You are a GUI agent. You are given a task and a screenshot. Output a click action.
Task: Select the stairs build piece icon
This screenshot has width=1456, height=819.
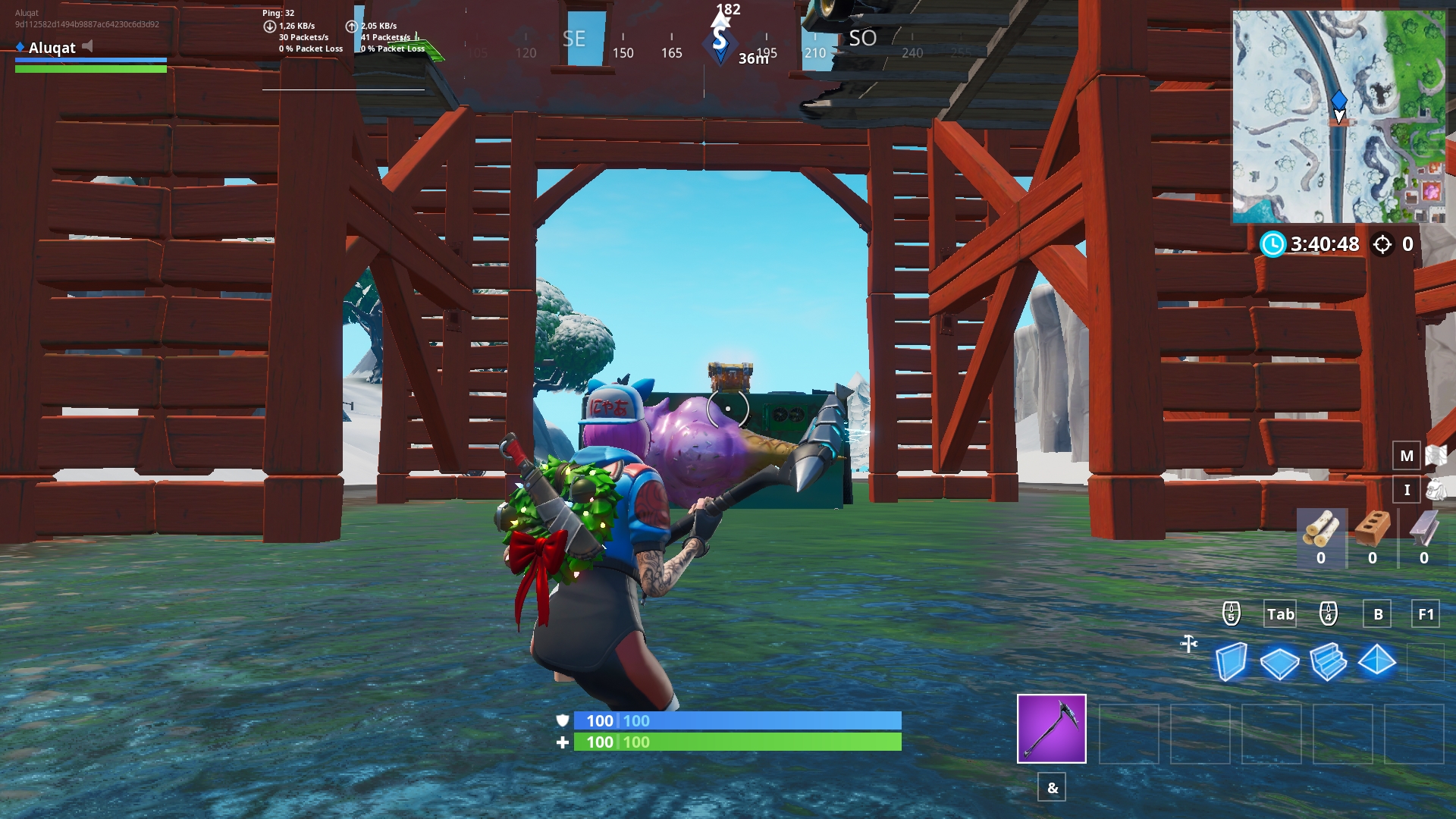[1329, 662]
